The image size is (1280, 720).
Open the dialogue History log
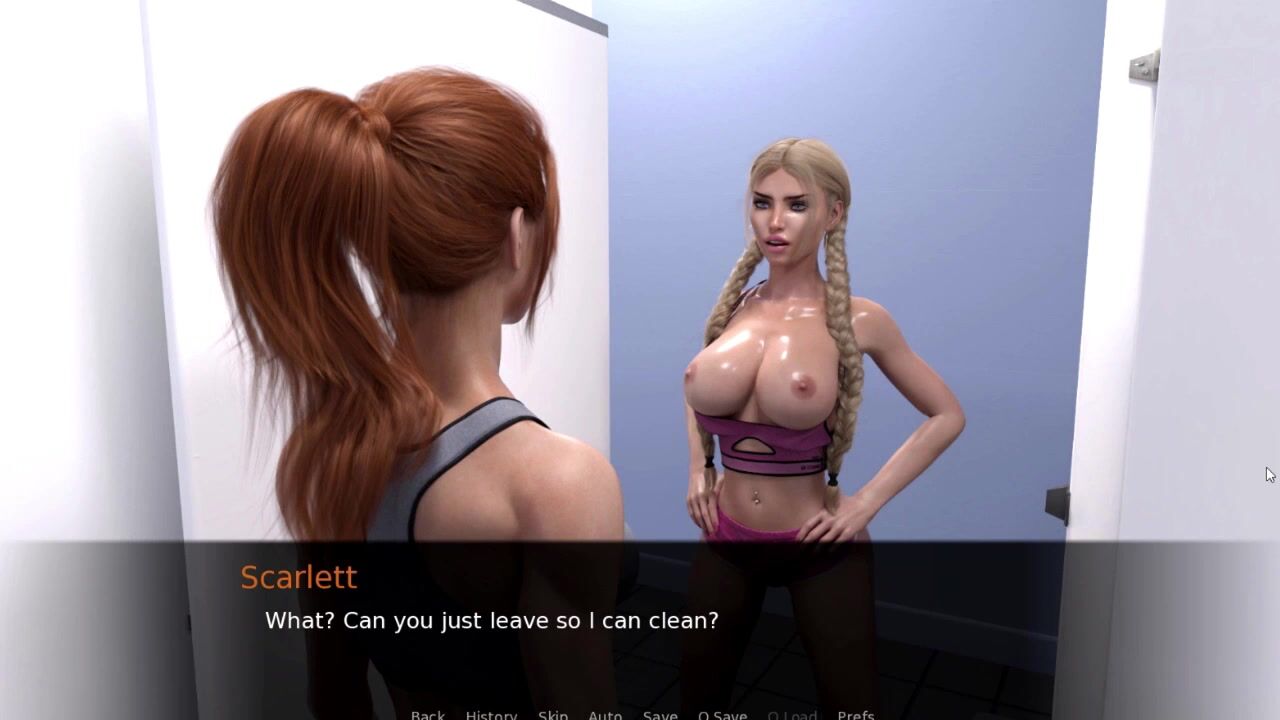click(491, 714)
